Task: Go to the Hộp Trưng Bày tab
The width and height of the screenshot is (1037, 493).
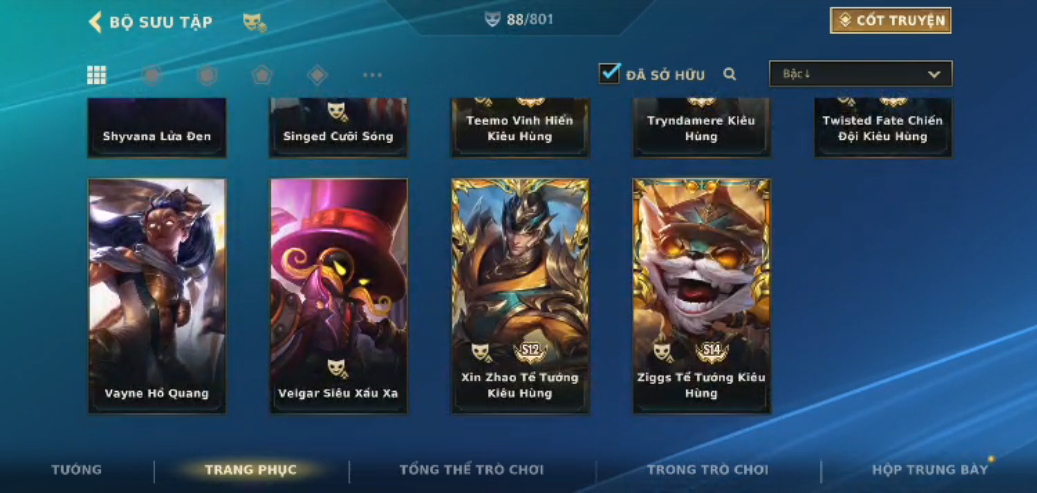Action: point(929,470)
